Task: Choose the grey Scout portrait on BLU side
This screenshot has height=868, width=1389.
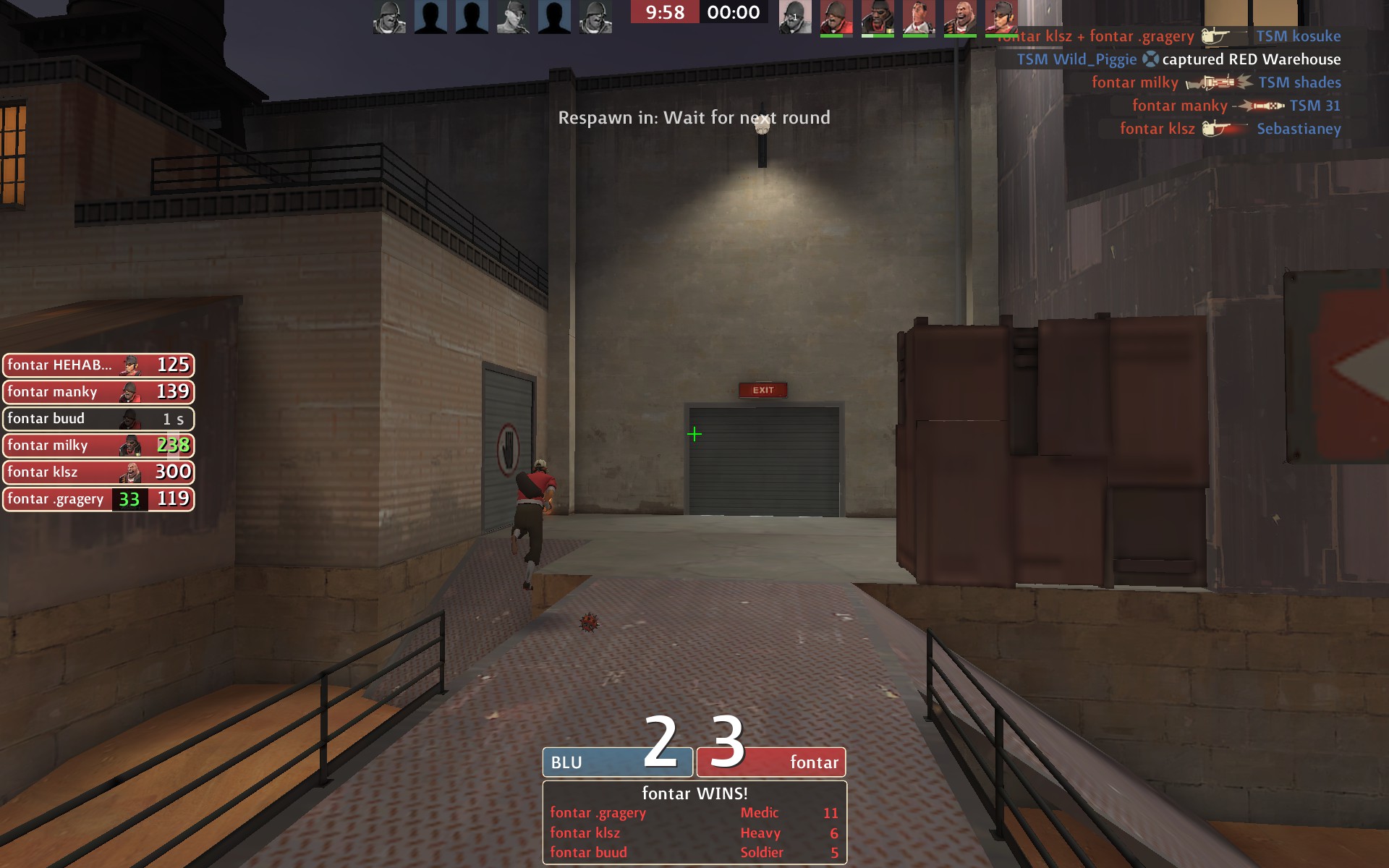Action: pyautogui.click(x=513, y=17)
